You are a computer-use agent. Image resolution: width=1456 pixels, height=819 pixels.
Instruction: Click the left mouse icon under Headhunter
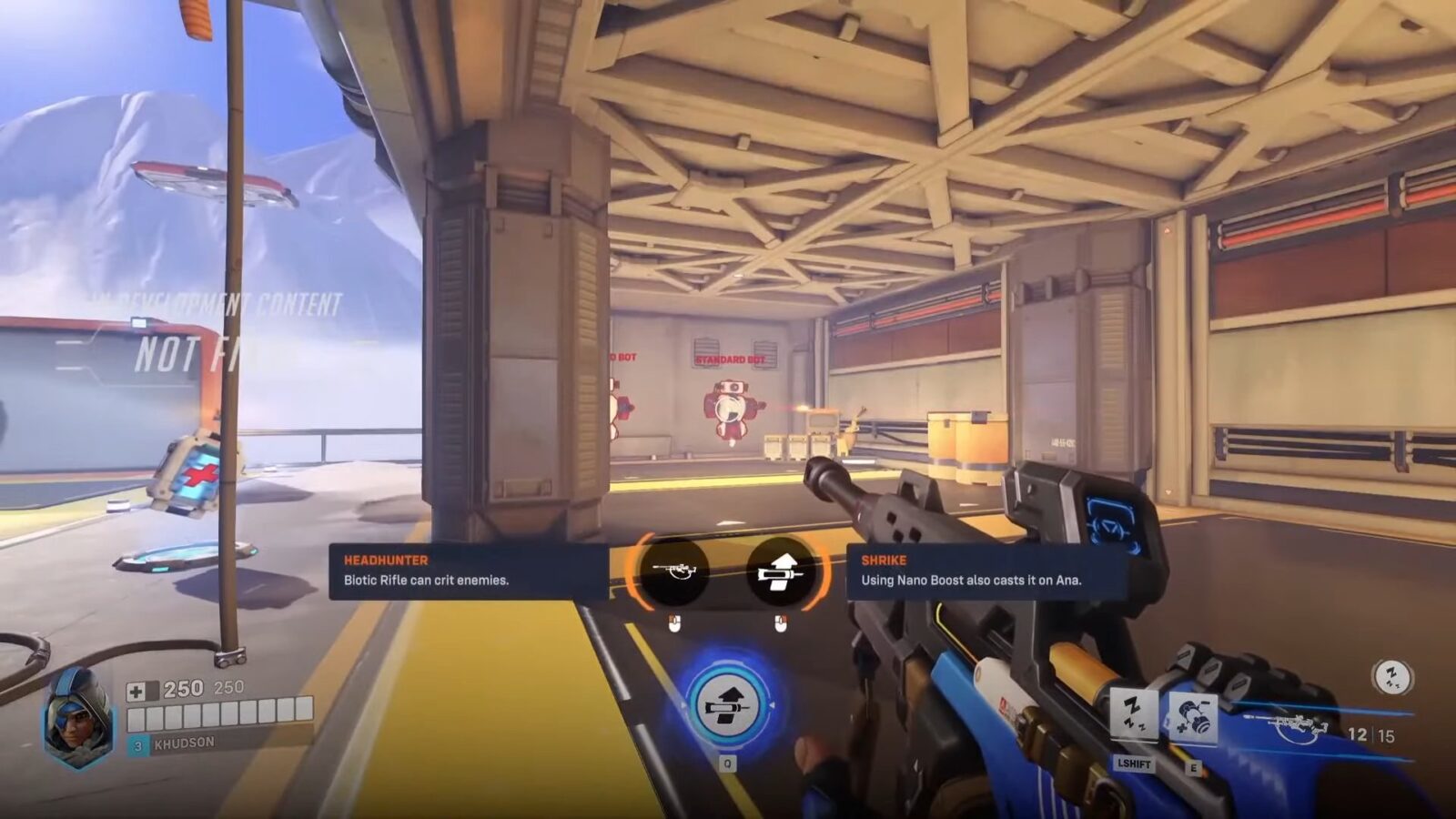point(673,621)
